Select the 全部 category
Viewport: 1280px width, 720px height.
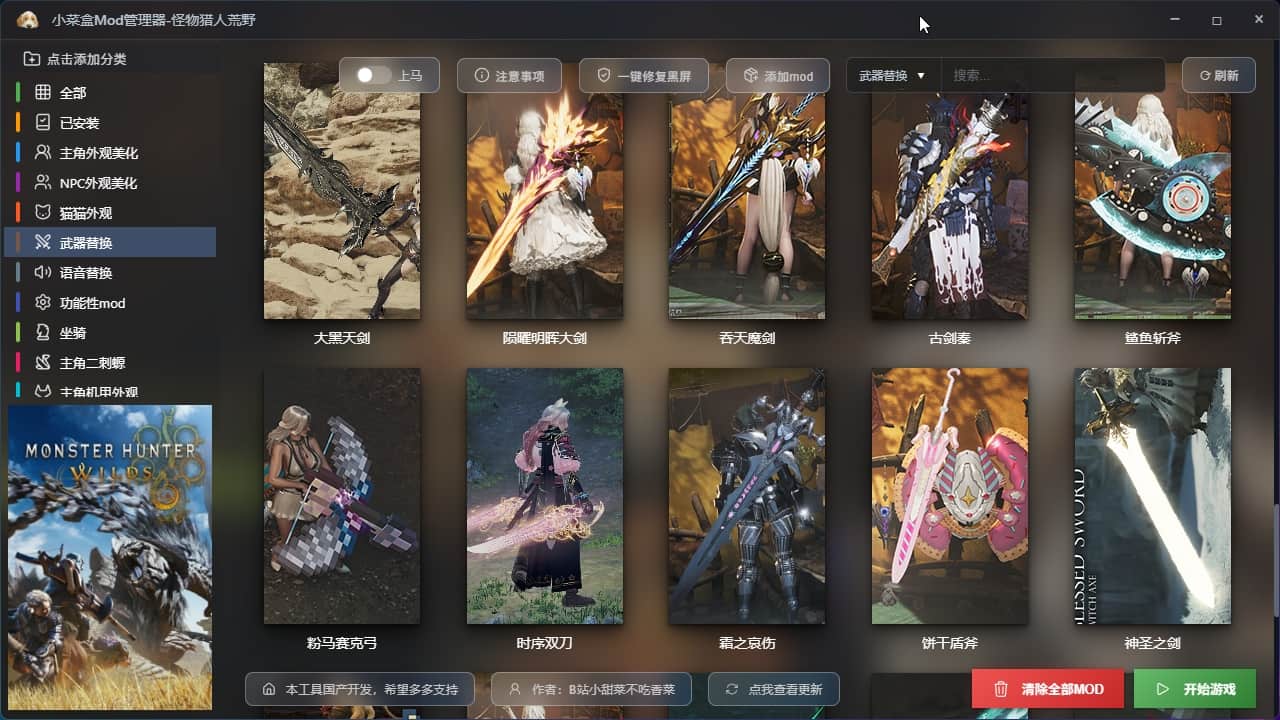[x=73, y=93]
